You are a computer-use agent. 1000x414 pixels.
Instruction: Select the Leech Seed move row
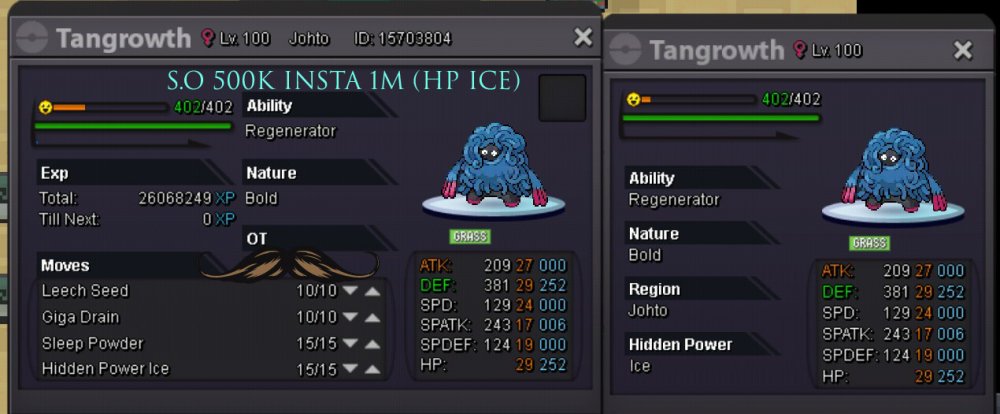tap(86, 291)
